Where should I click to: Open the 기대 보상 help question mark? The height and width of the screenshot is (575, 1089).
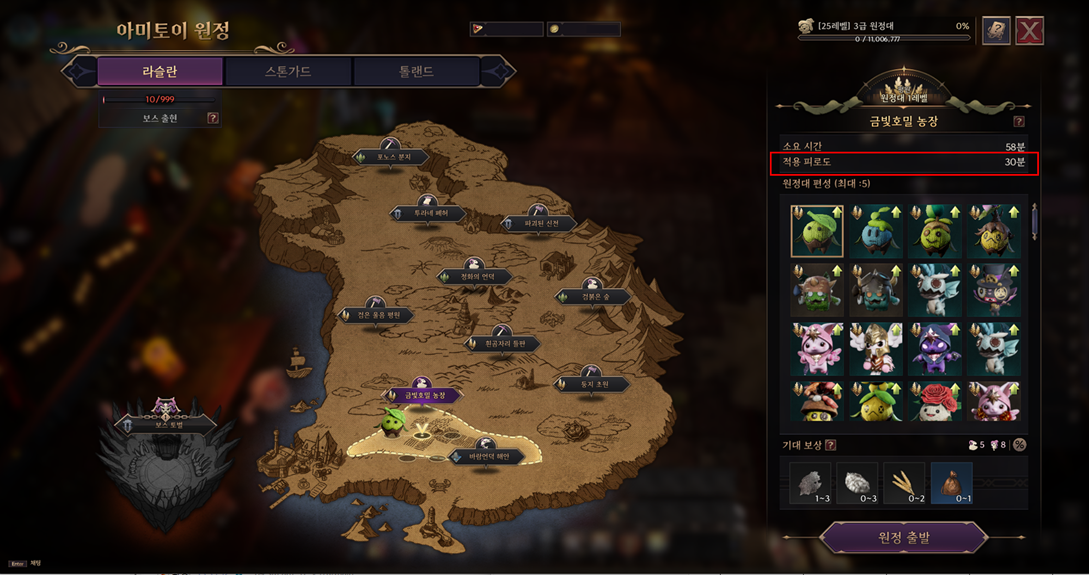[831, 445]
